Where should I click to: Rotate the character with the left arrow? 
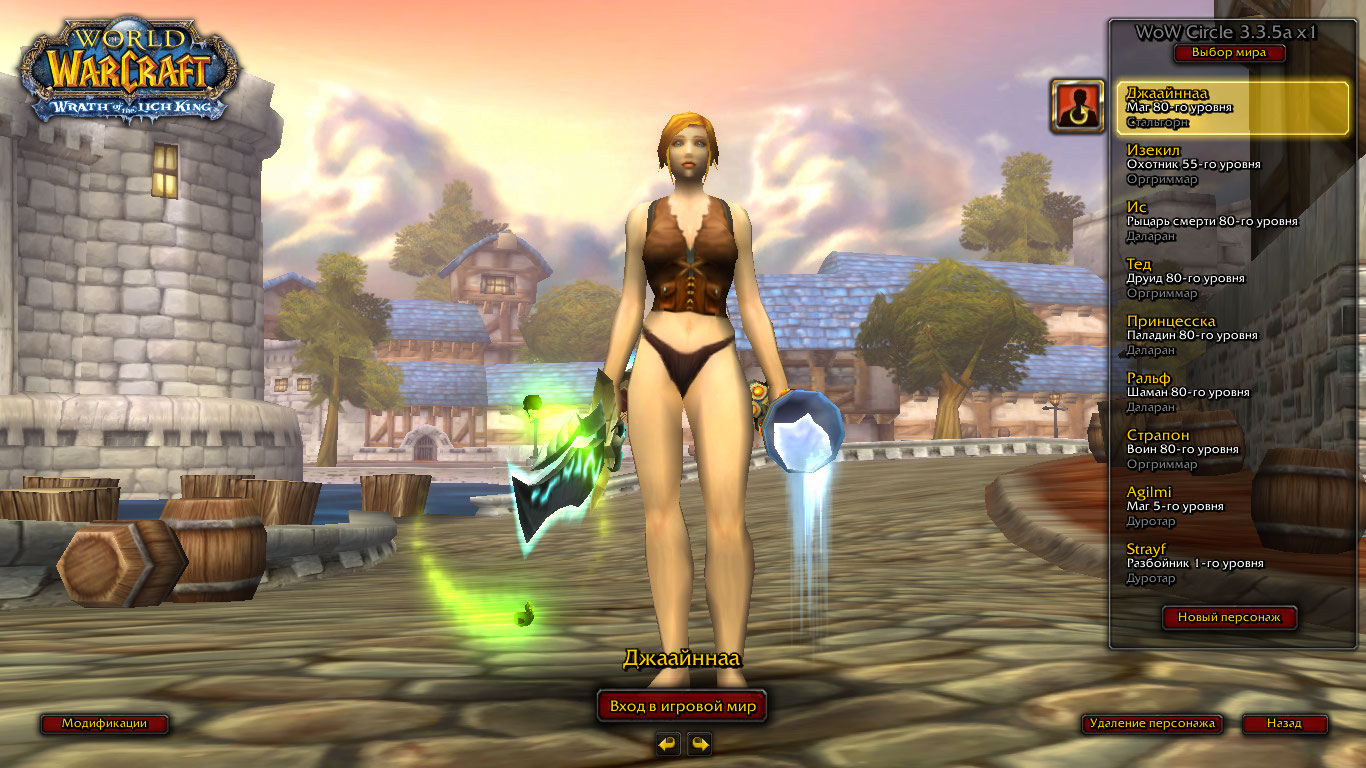[x=668, y=744]
